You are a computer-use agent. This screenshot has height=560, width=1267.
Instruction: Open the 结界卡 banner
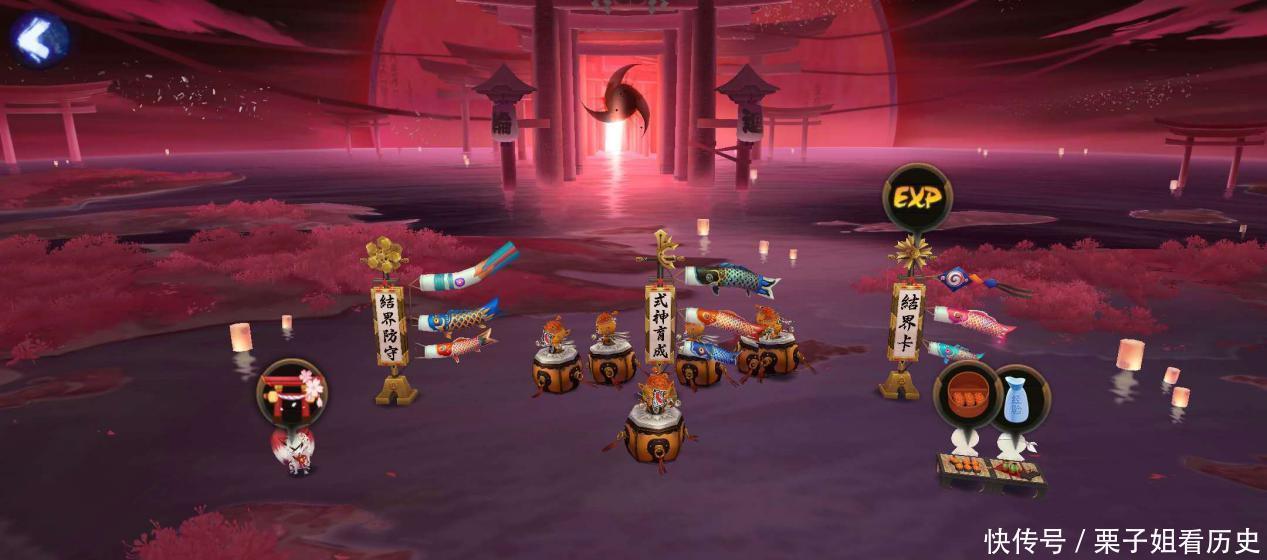(906, 322)
